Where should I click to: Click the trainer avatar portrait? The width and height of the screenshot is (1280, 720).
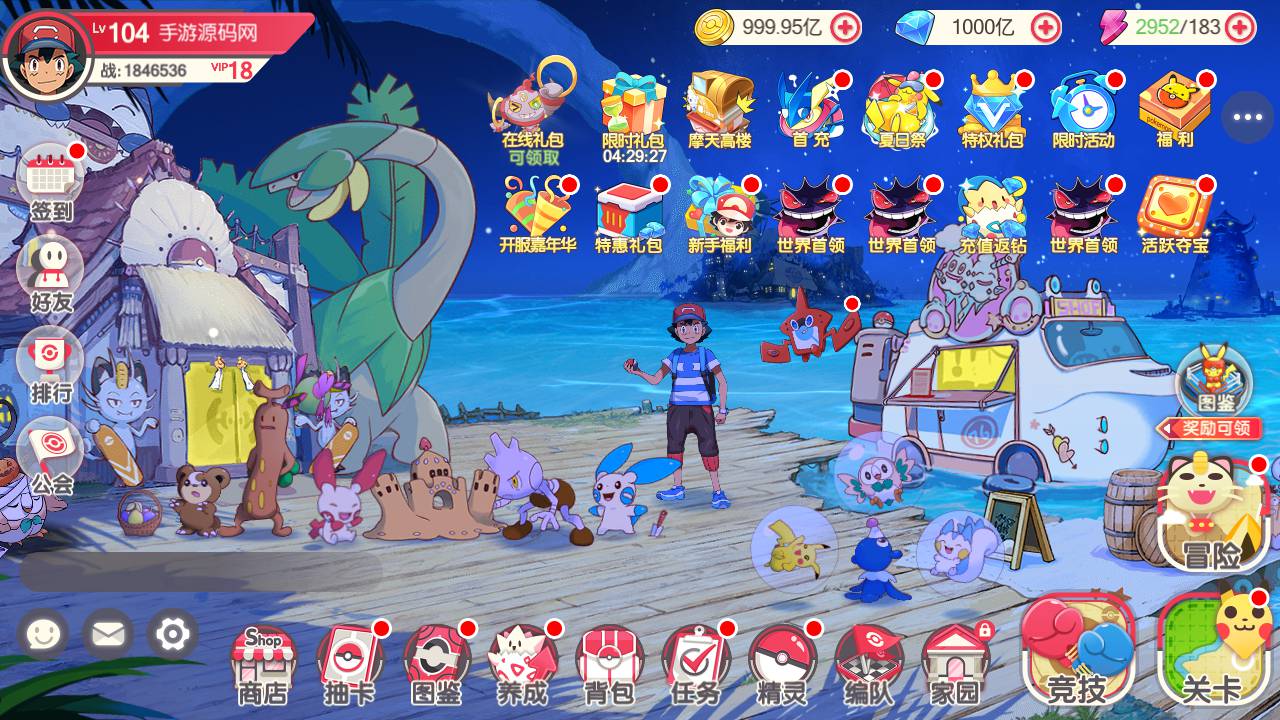click(x=46, y=52)
